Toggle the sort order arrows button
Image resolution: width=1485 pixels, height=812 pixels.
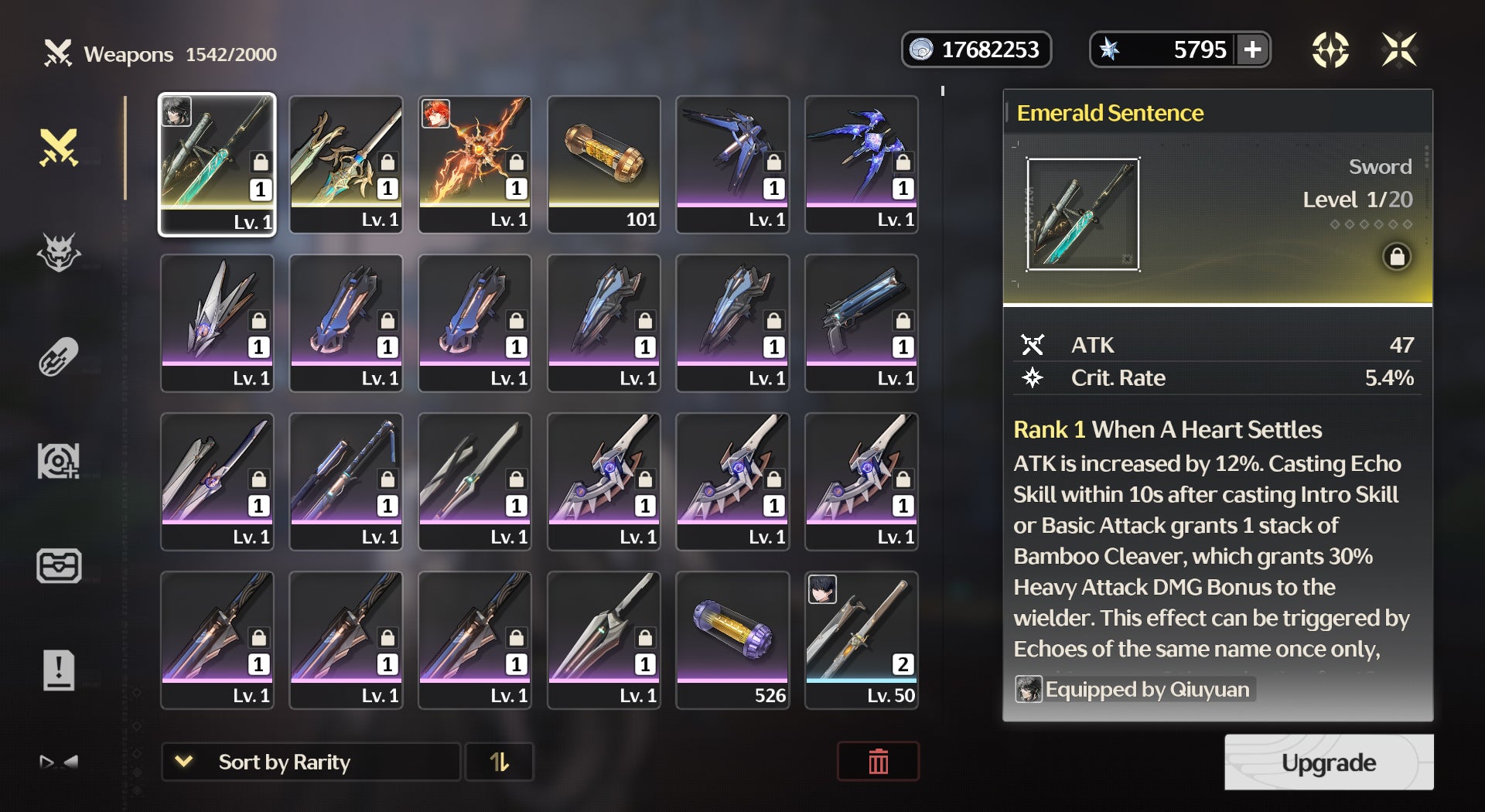point(499,763)
